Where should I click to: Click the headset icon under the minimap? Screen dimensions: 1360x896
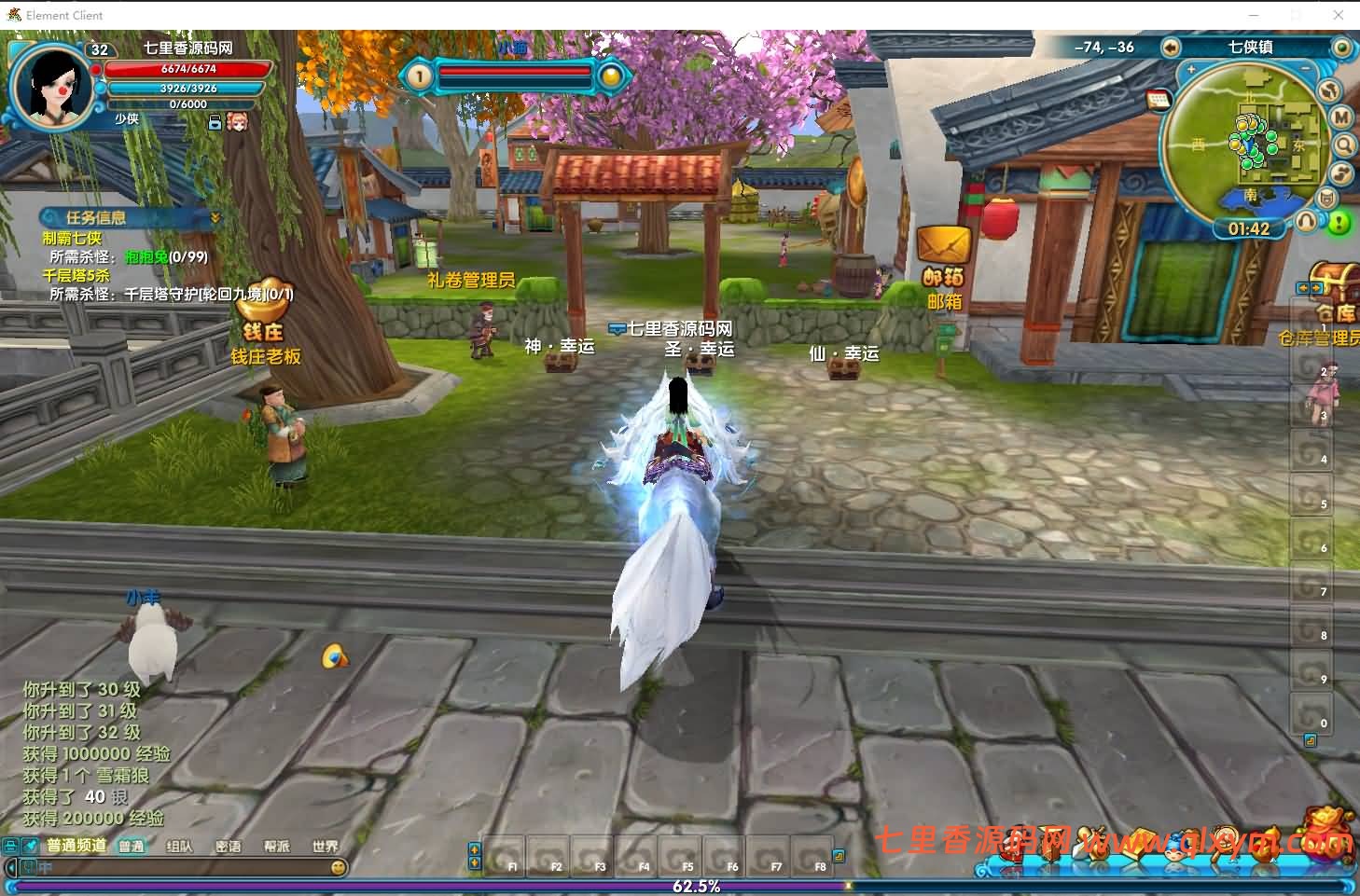[x=1306, y=221]
